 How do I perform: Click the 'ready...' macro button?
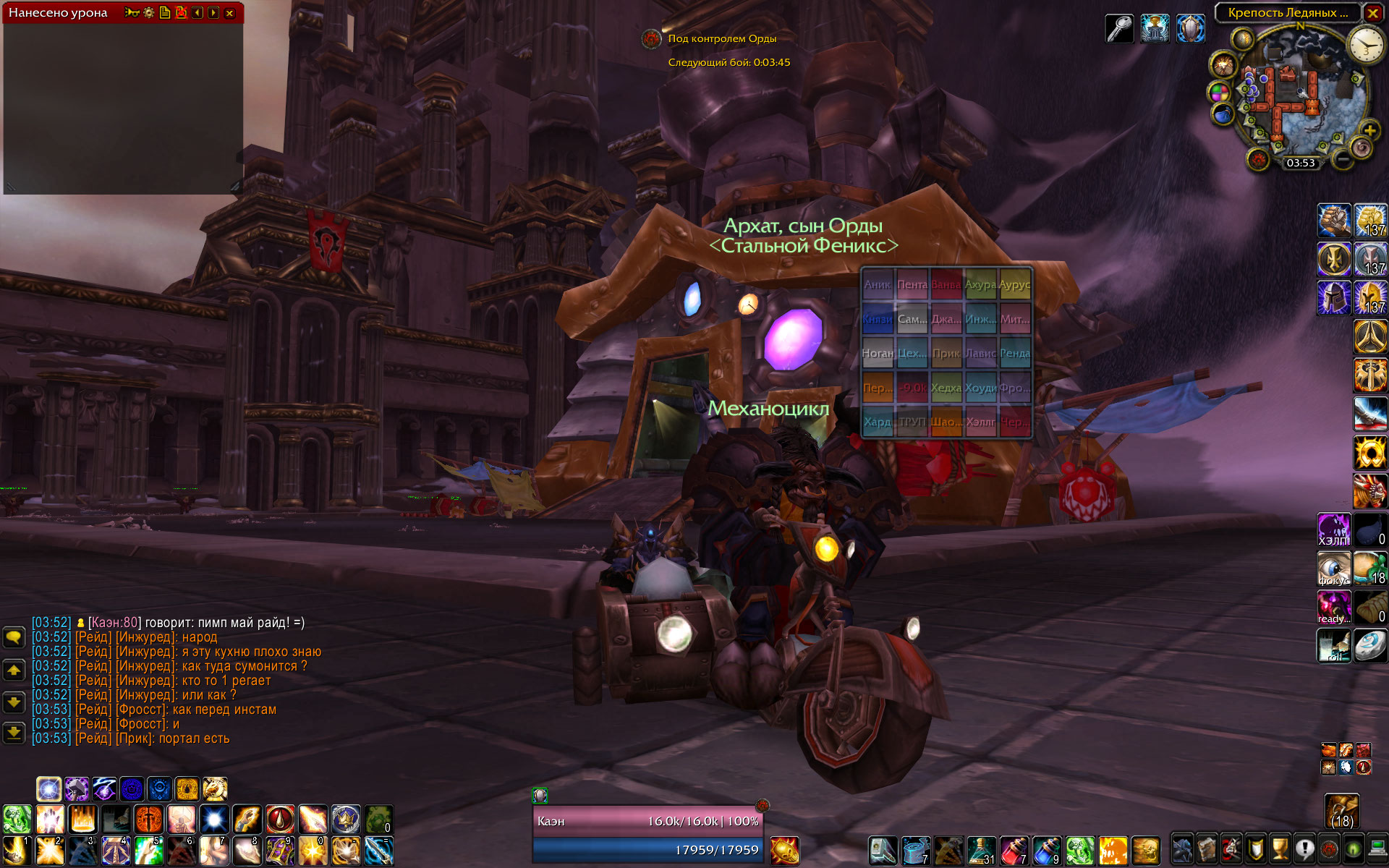(1333, 608)
